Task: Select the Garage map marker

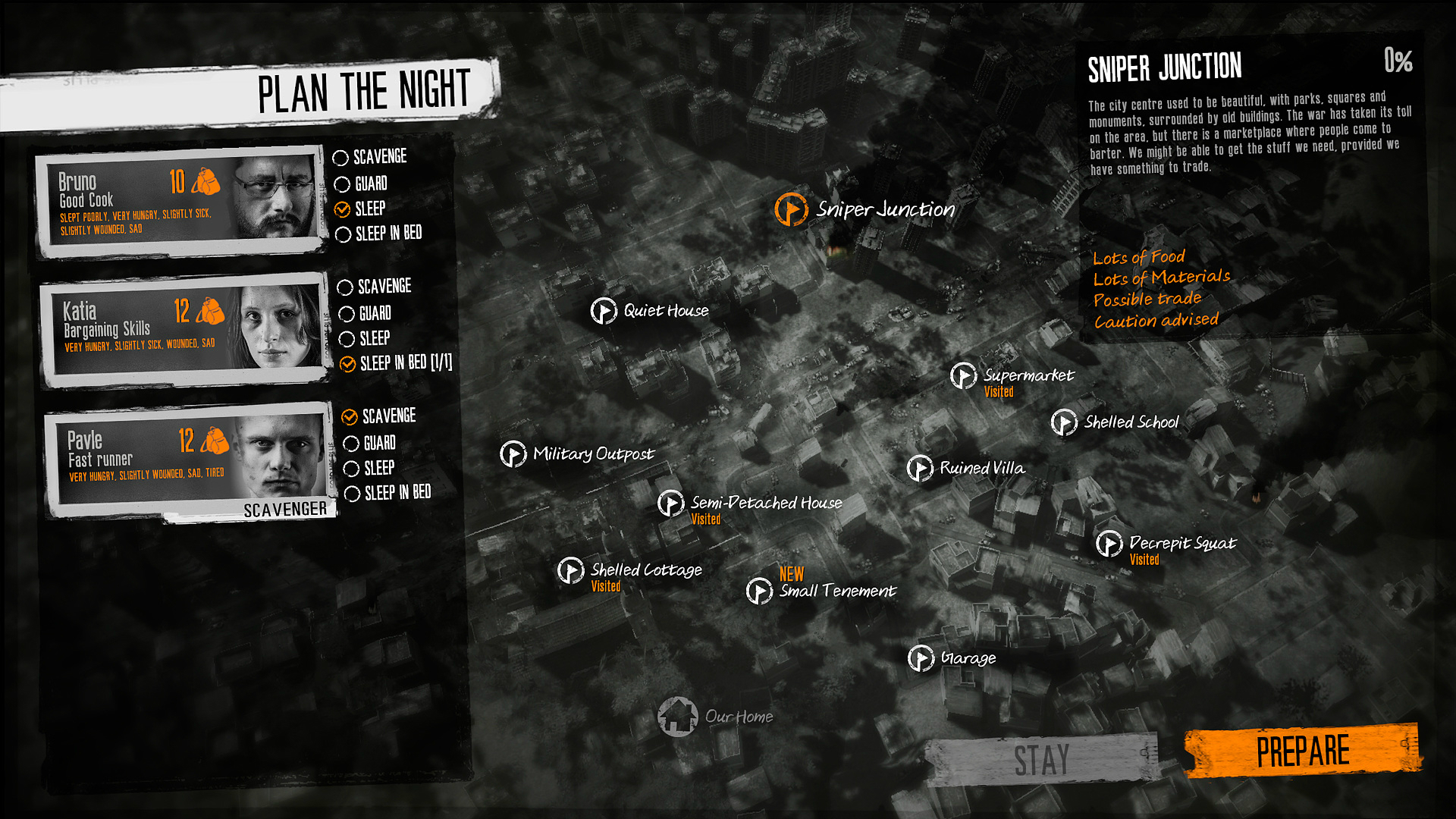Action: (921, 658)
